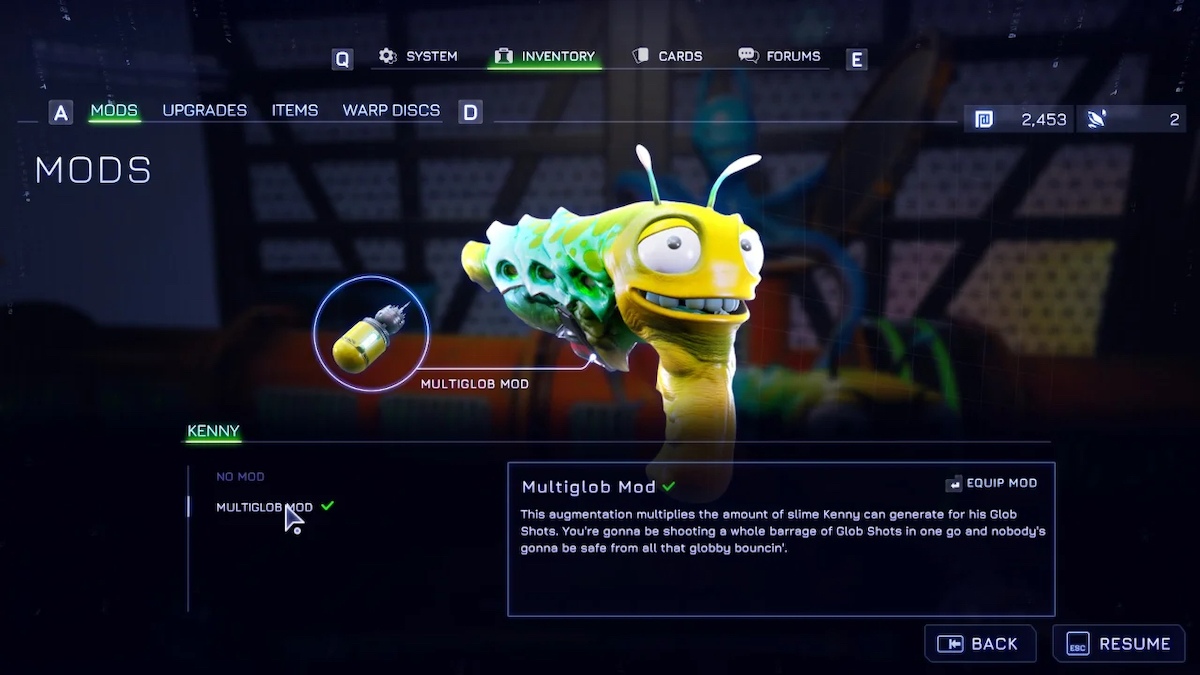Select Multiglob Mod in Kenny's list
The height and width of the screenshot is (675, 1200).
pyautogui.click(x=264, y=507)
